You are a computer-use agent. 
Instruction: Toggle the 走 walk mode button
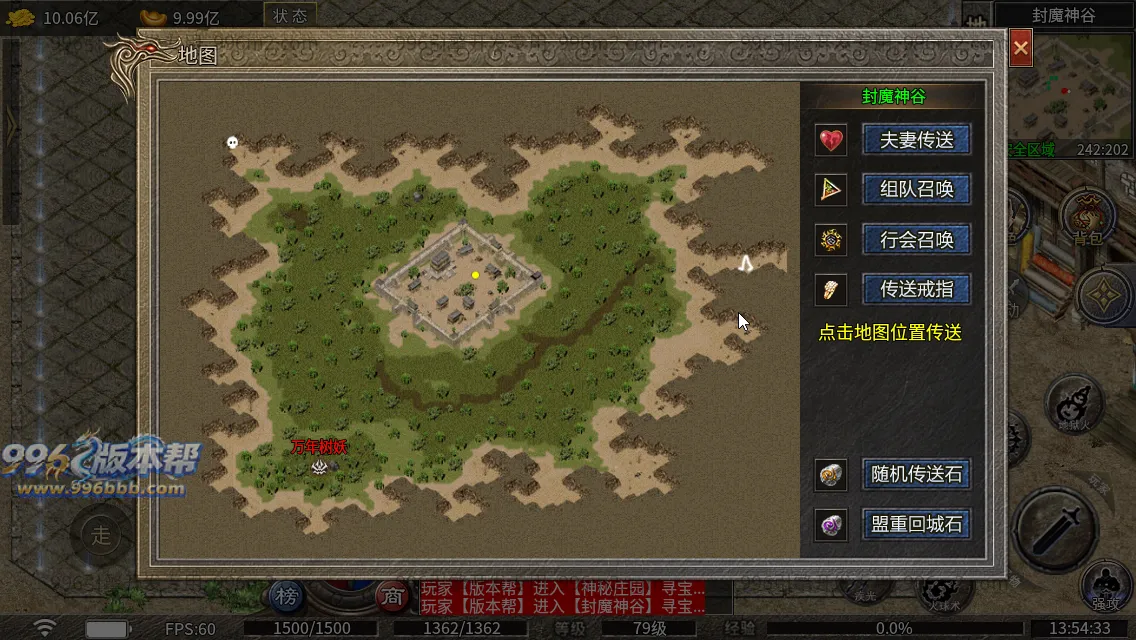101,534
